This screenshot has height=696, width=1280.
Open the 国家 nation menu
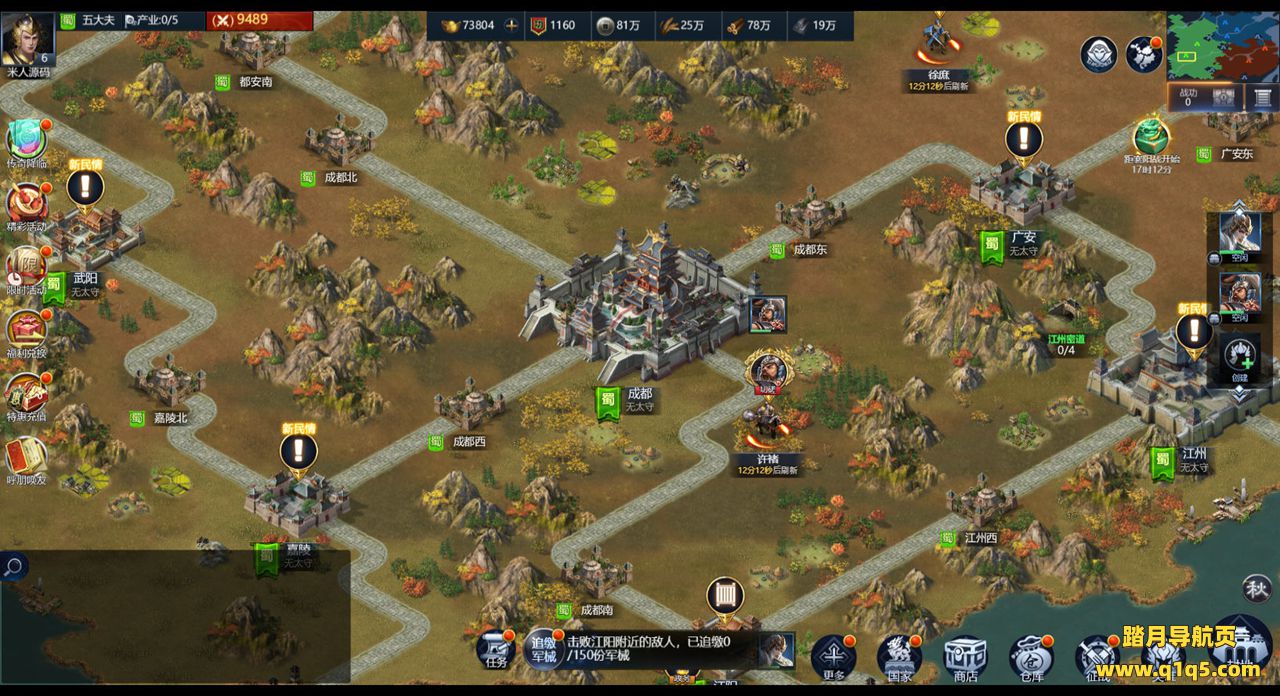pos(899,657)
